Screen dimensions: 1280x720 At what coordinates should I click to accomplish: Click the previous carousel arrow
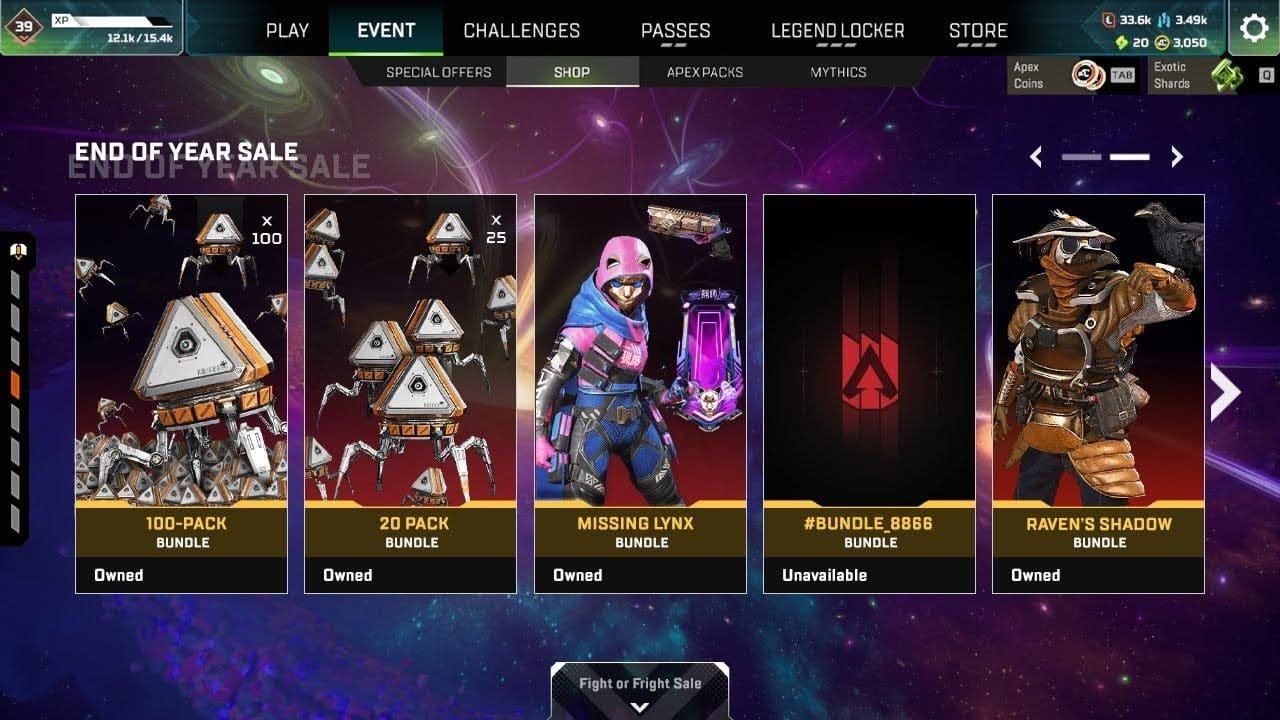click(1037, 156)
